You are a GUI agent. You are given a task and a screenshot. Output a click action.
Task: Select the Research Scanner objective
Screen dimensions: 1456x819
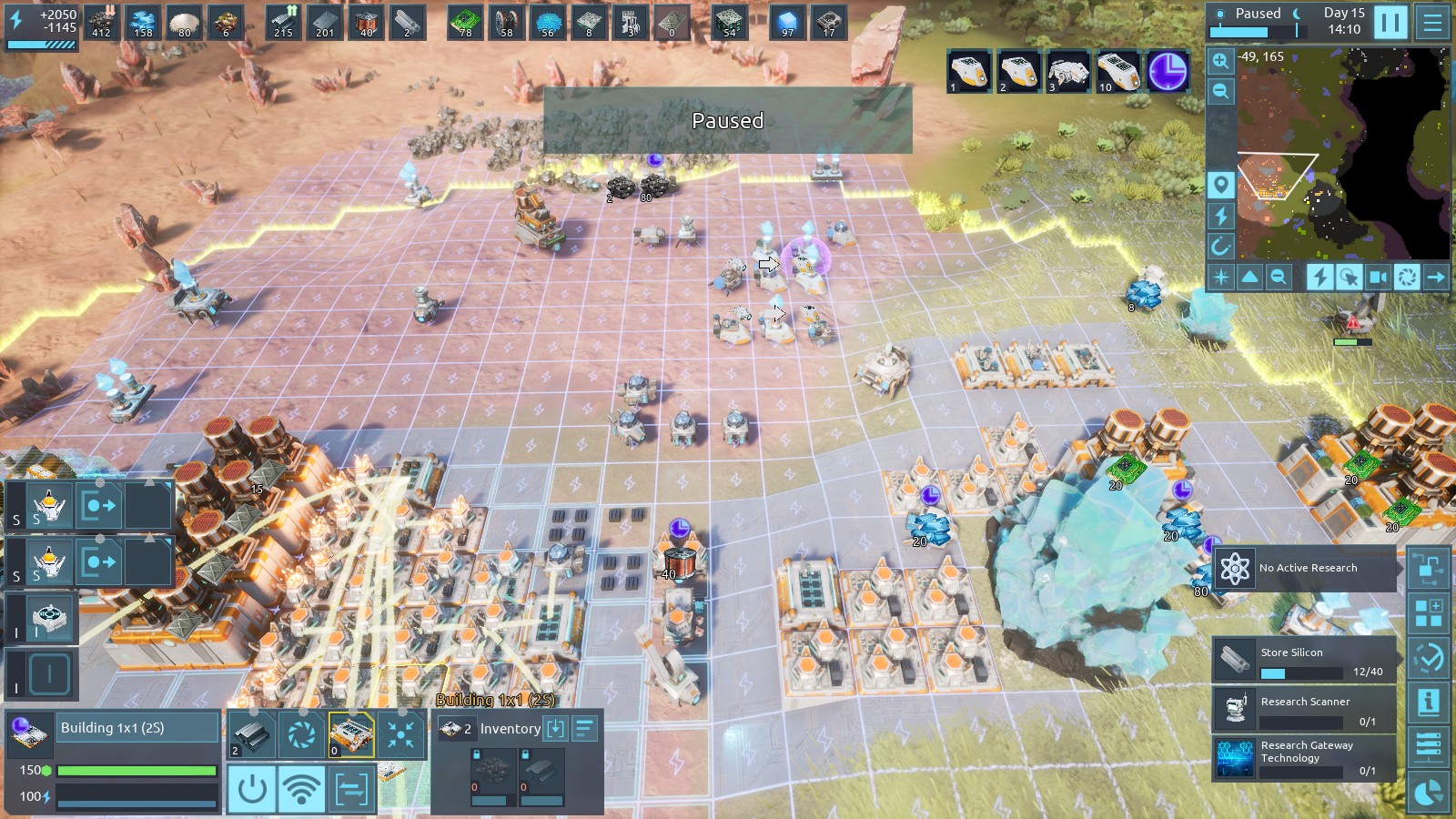coord(1305,709)
